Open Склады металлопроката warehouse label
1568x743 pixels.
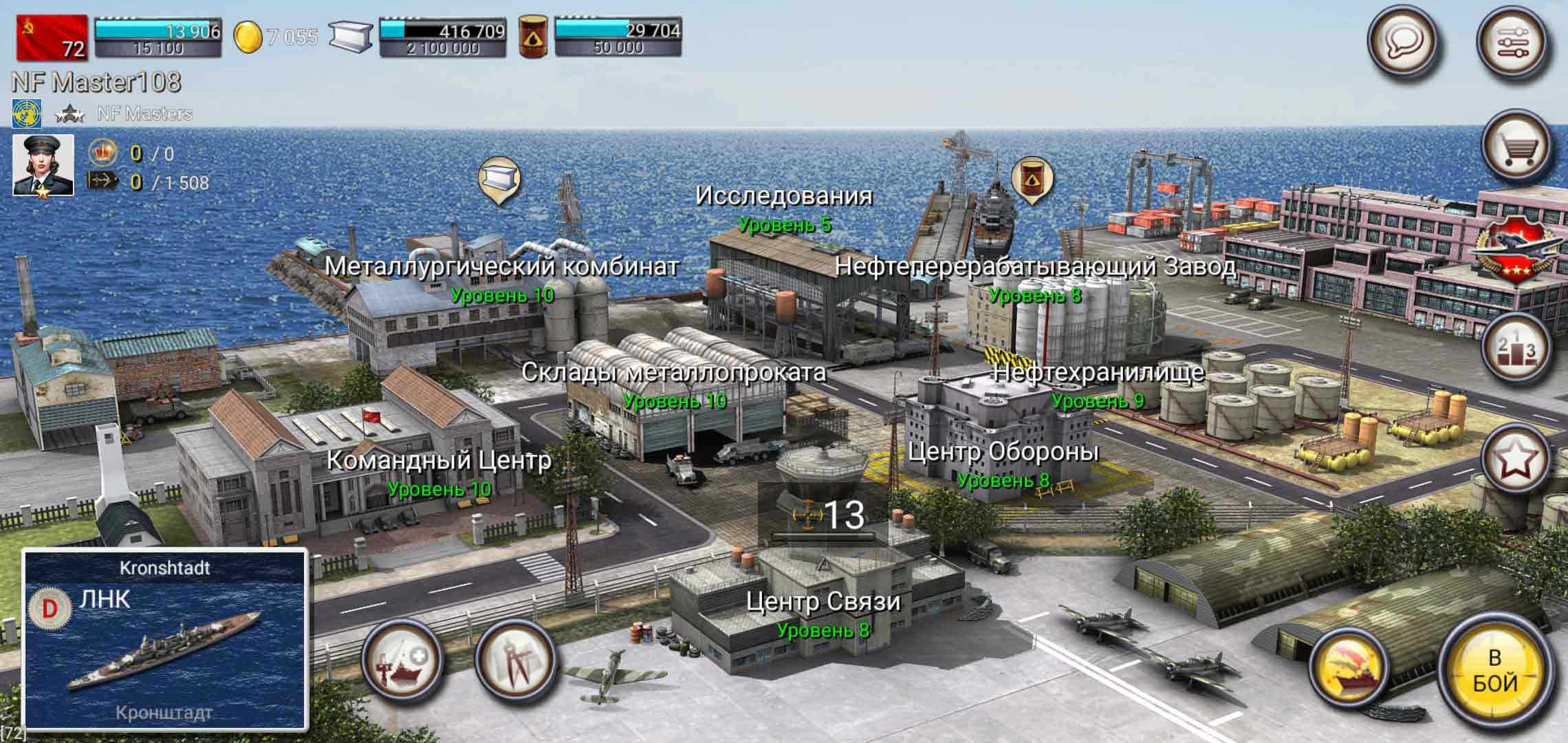tap(673, 373)
